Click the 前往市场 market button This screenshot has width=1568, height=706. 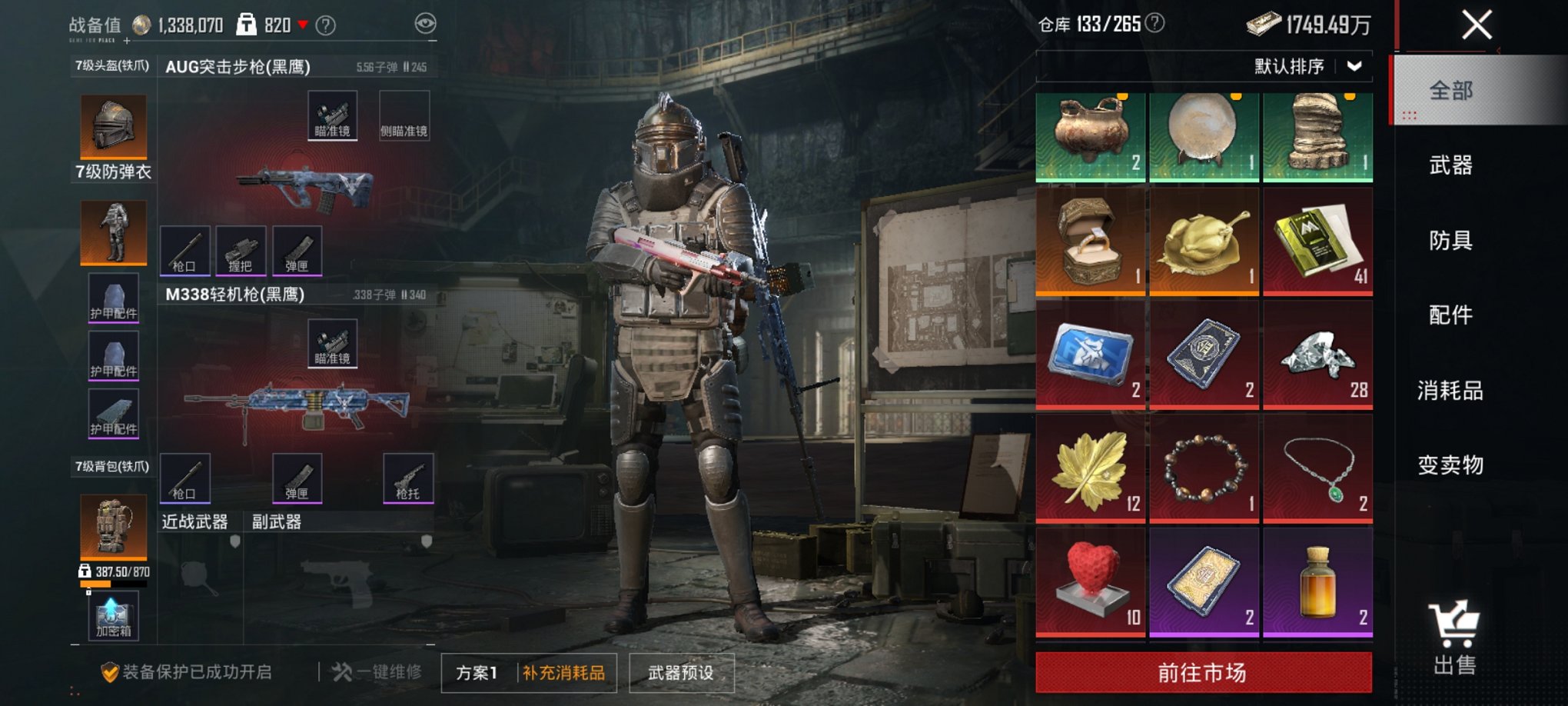coord(1203,670)
